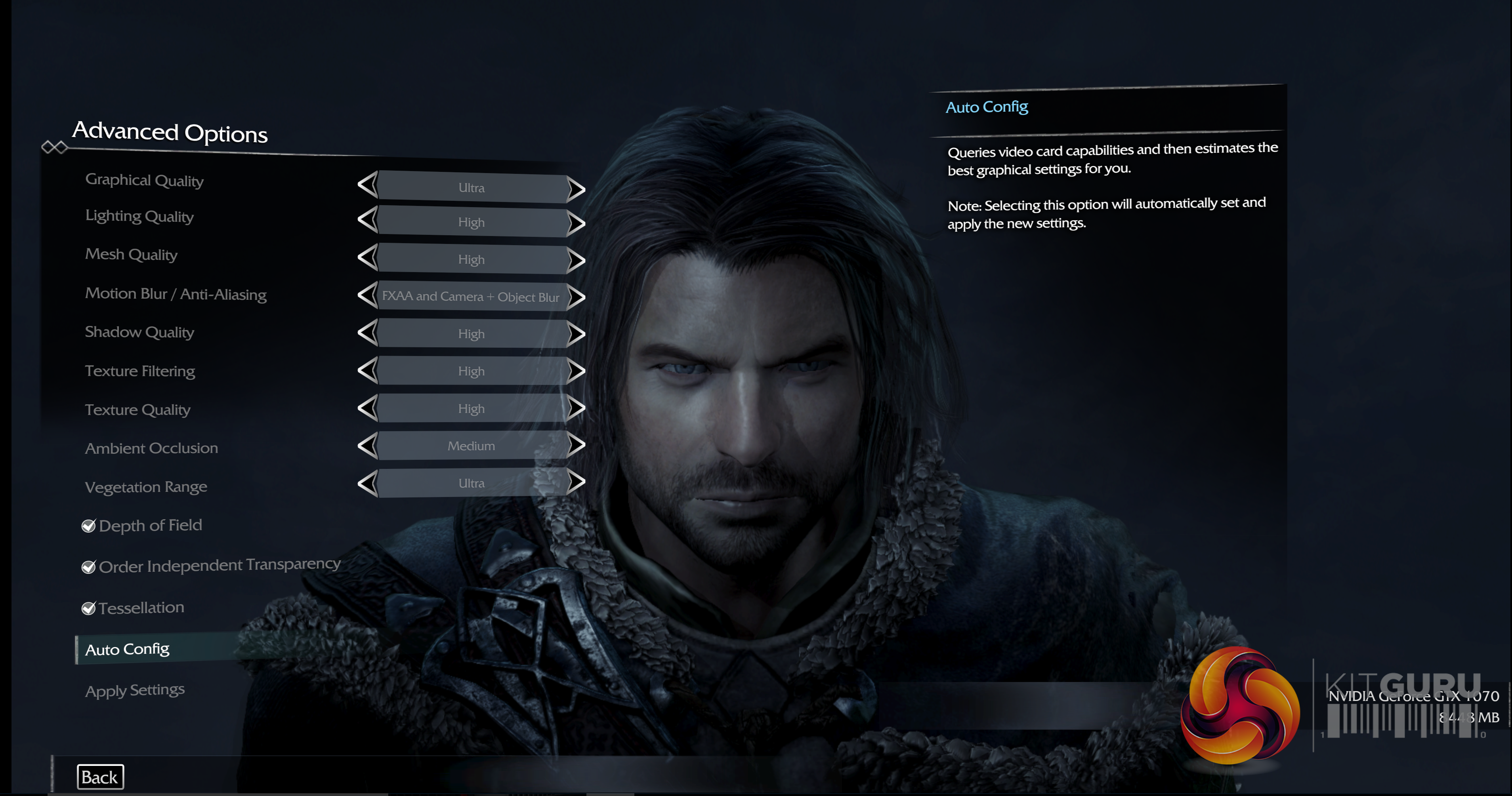The image size is (1512, 796).
Task: Select the Shadow Quality row label
Action: click(140, 332)
